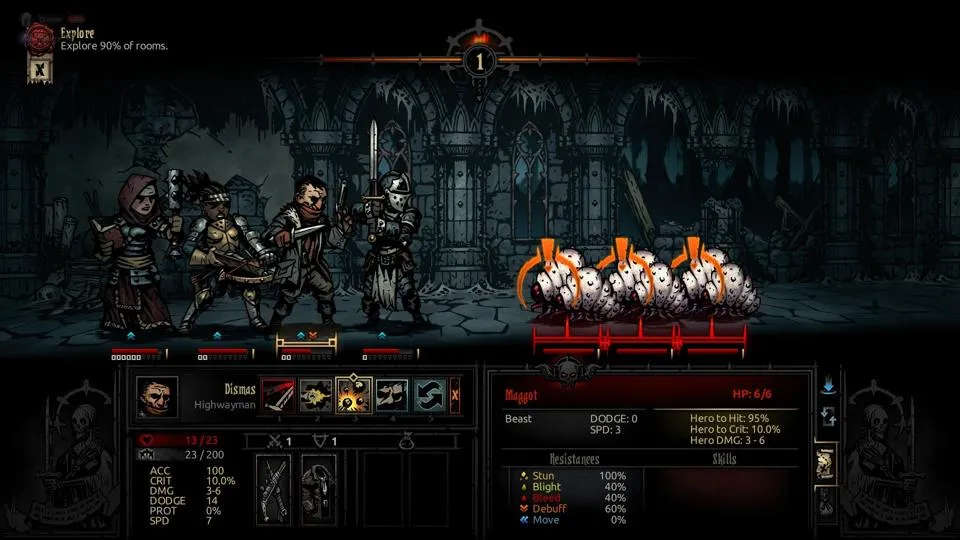Click Dismas's hero portrait

(x=157, y=396)
